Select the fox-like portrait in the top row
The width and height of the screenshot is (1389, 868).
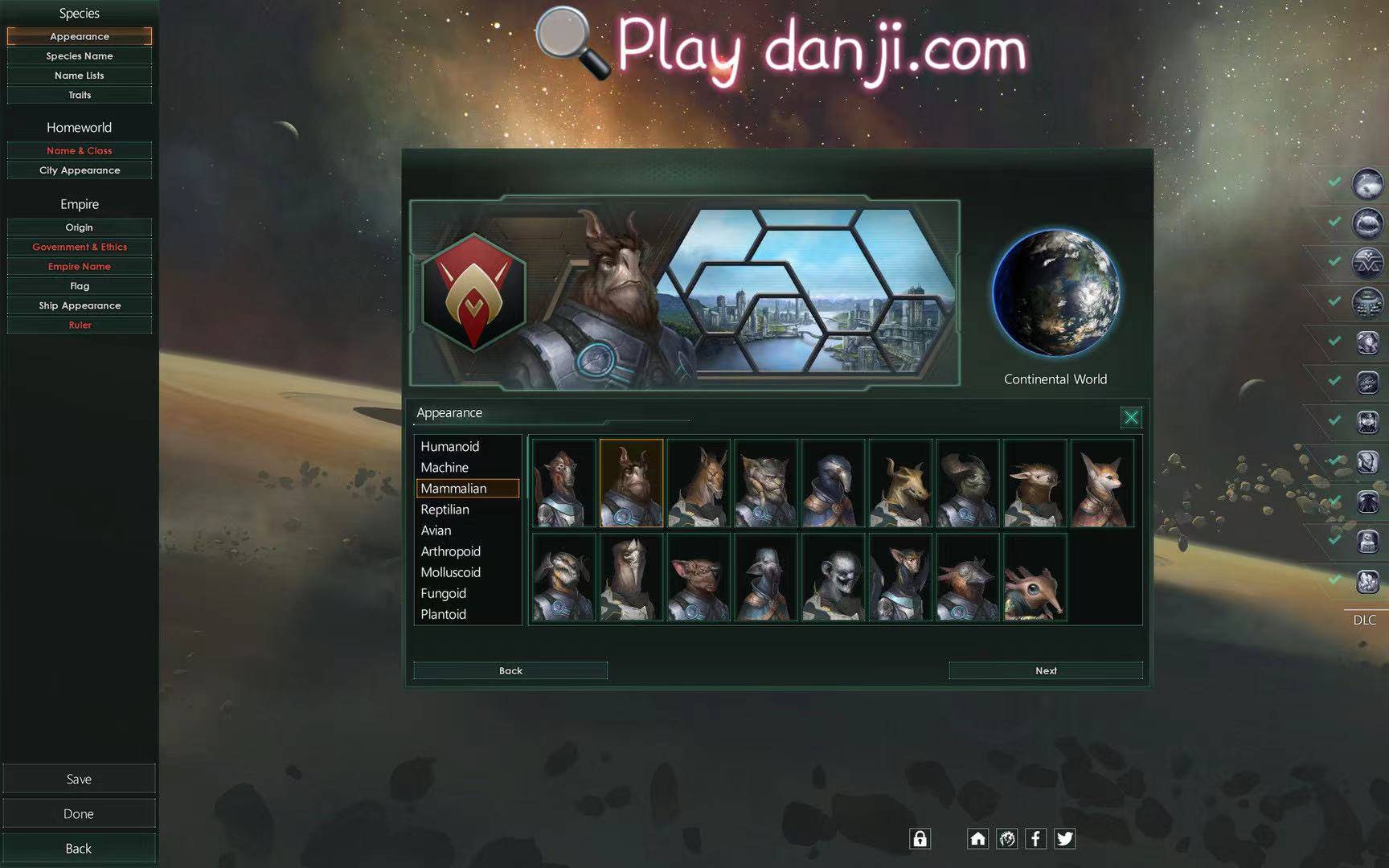[1102, 482]
